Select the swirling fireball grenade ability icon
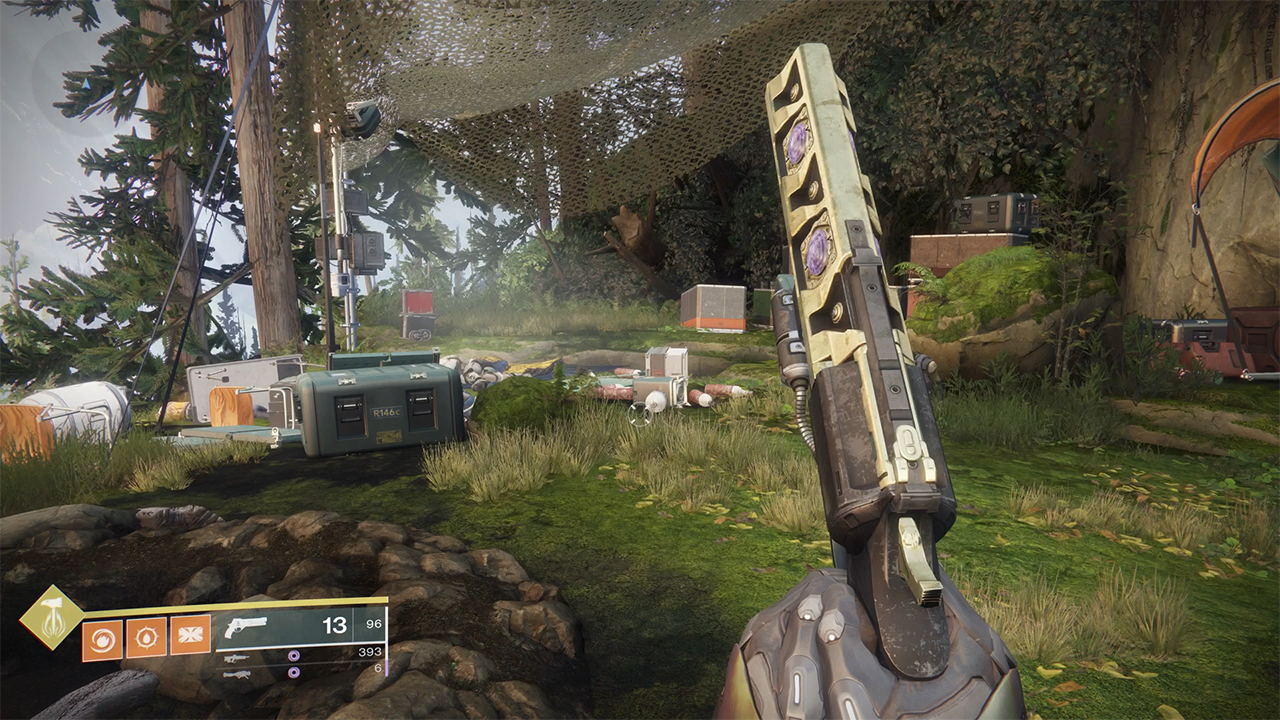This screenshot has width=1280, height=720. pos(101,638)
